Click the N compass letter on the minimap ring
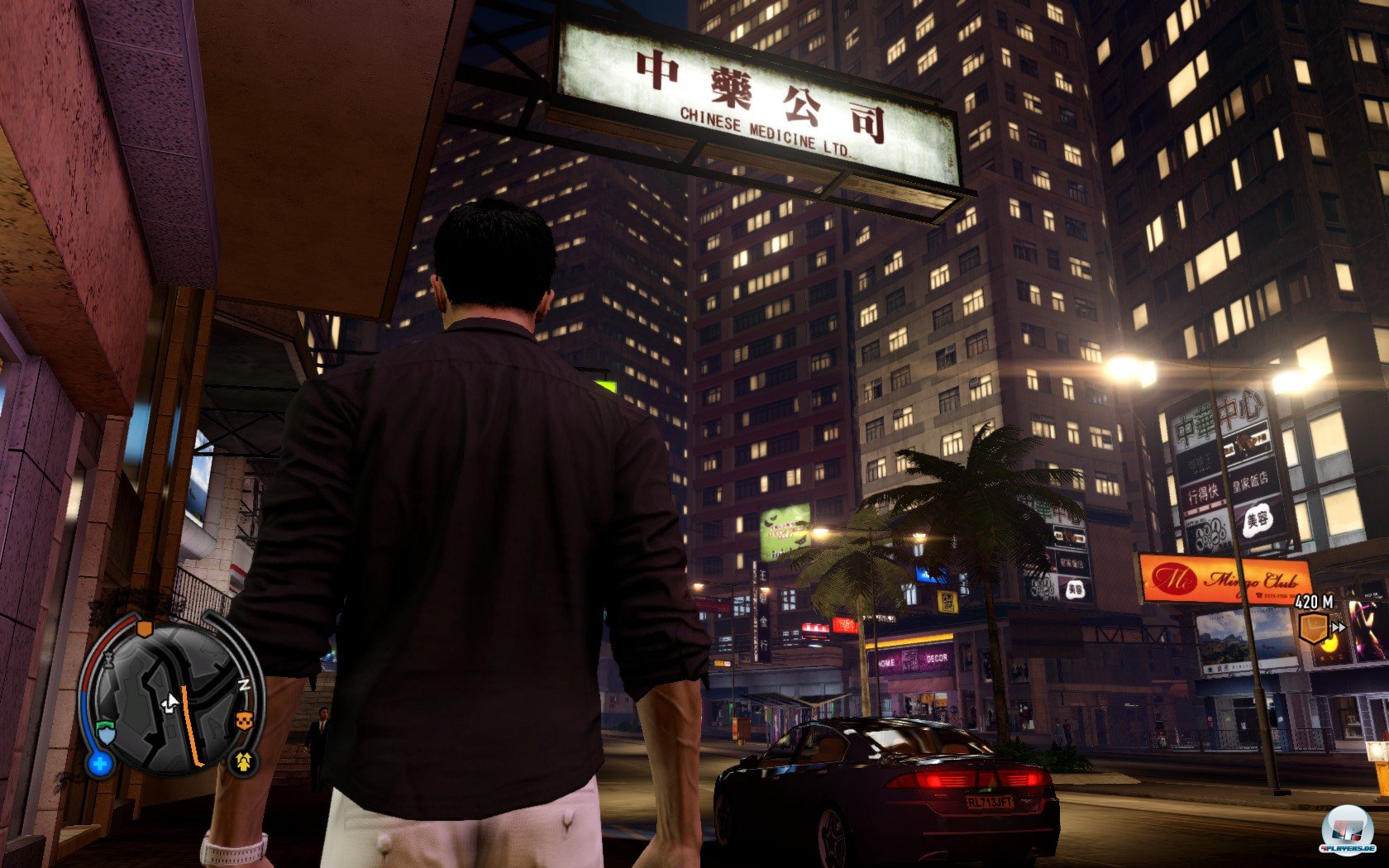Viewport: 1389px width, 868px height. point(246,684)
